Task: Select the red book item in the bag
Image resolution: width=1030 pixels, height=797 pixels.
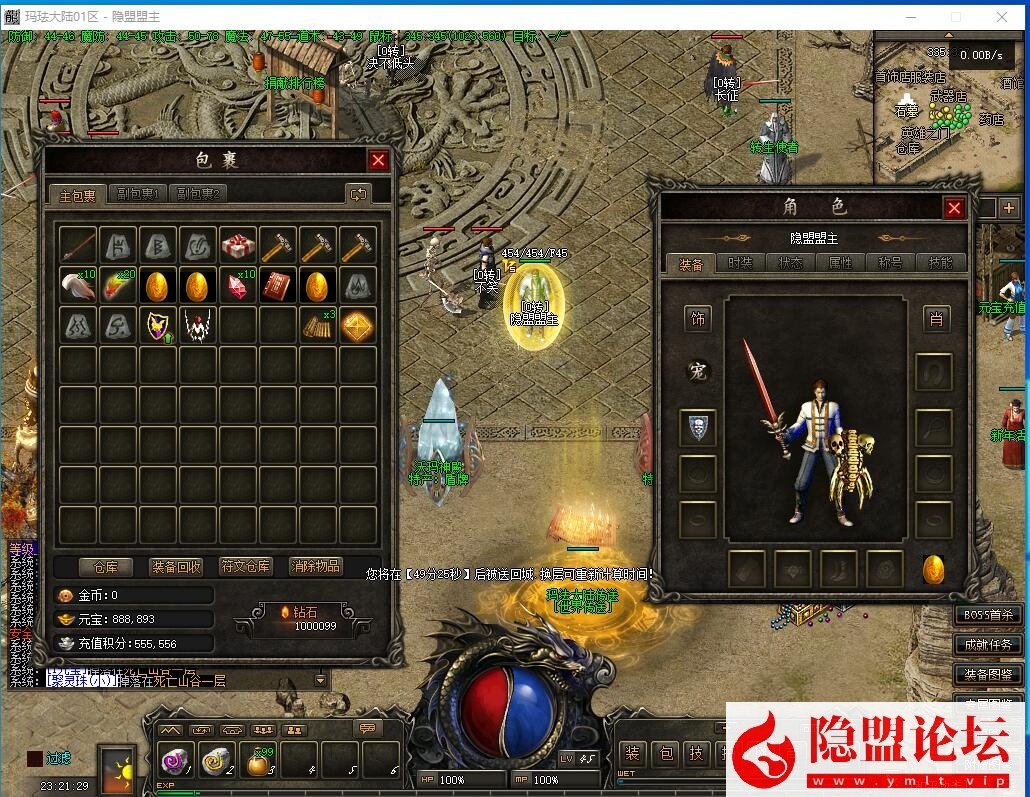Action: [278, 285]
